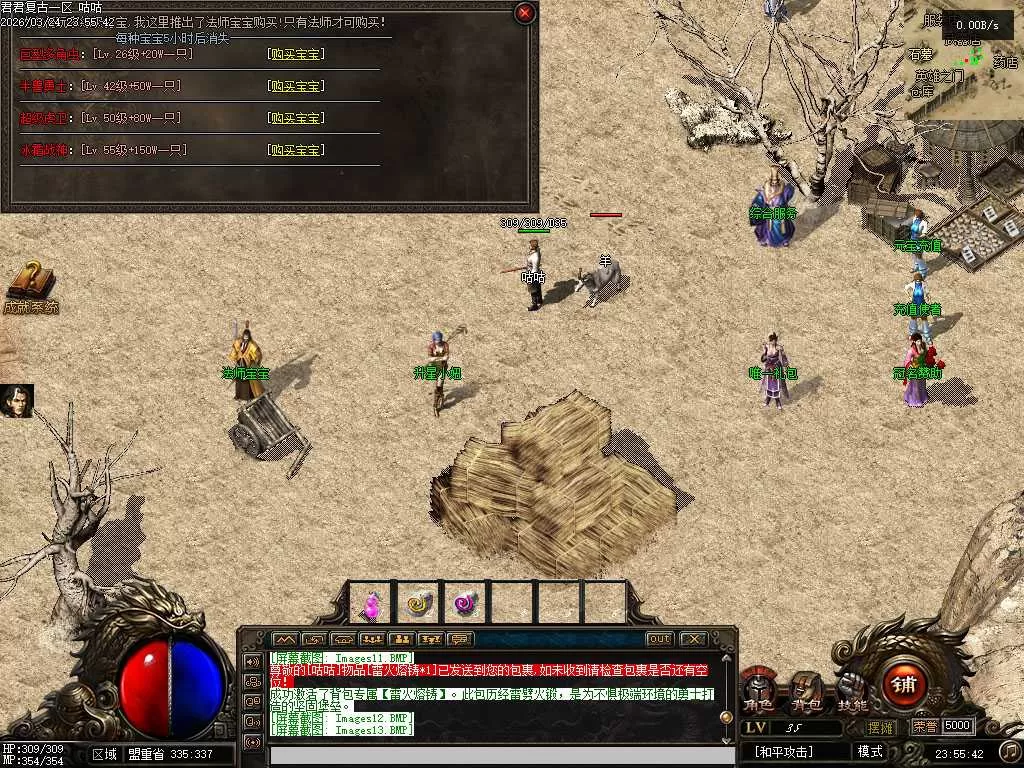Screen dimensions: 1024x768
Task: Toggle the attack 模式 mode button
Action: pos(869,751)
